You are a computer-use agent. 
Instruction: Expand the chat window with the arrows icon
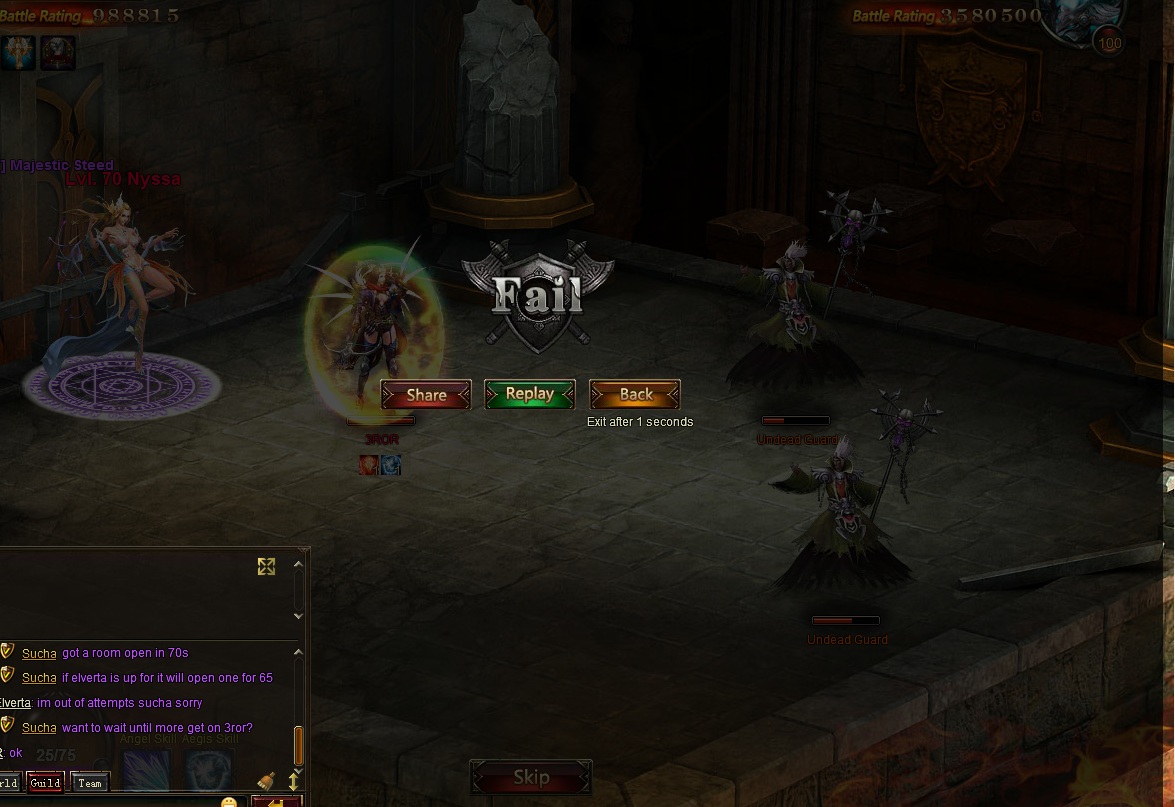tap(266, 567)
